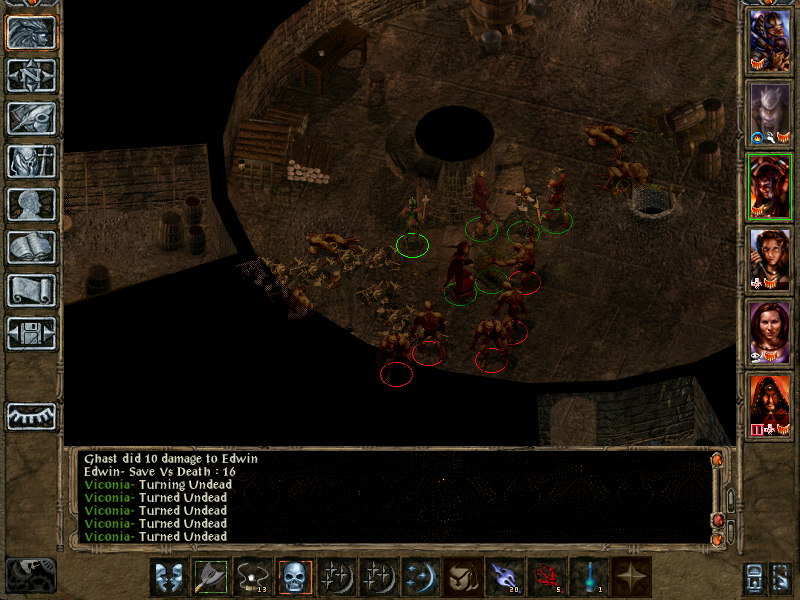Choose the green-bordered red-skinned portrait

(770, 185)
